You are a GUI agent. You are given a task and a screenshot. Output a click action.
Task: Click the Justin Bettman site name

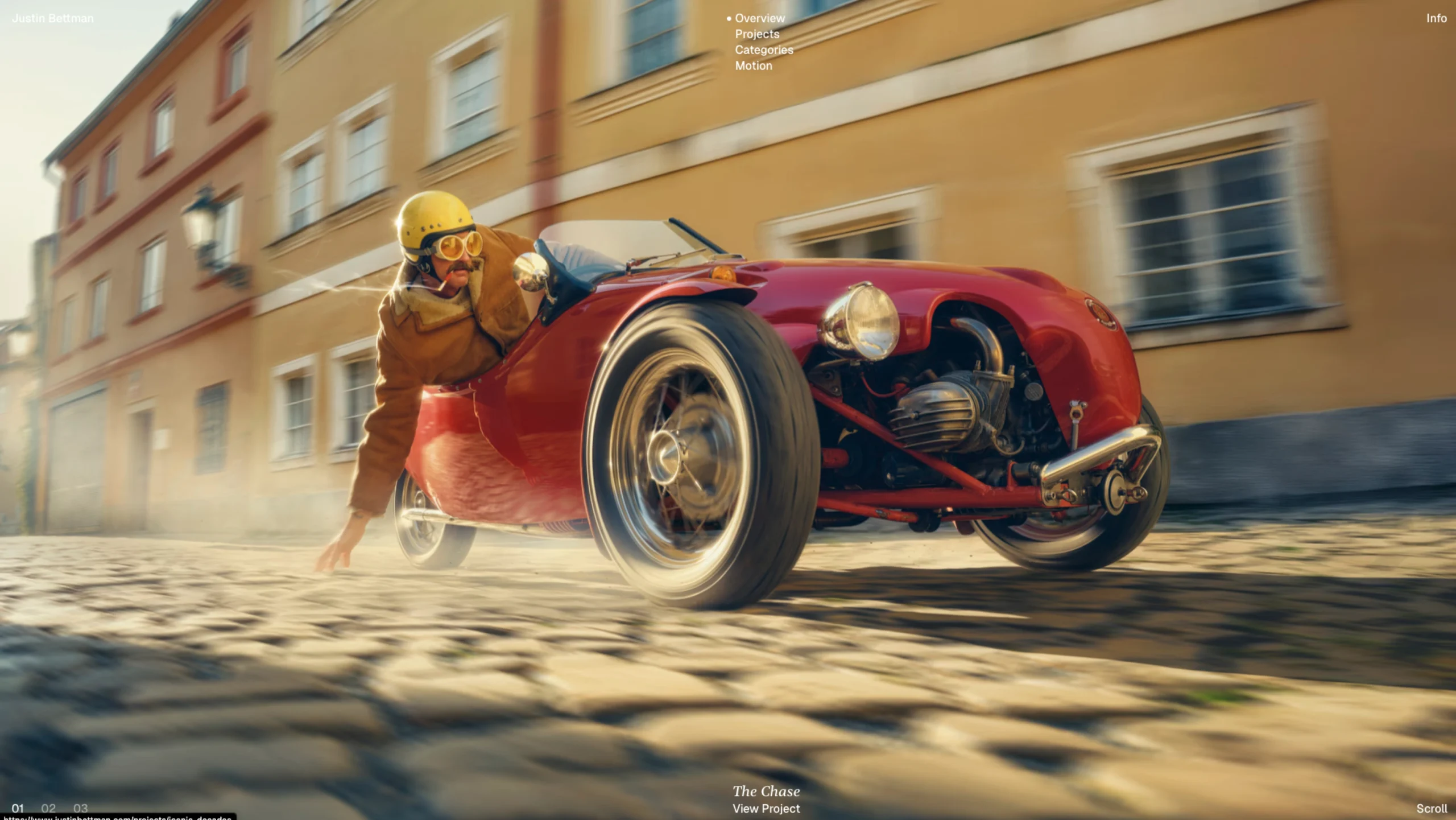[x=53, y=18]
